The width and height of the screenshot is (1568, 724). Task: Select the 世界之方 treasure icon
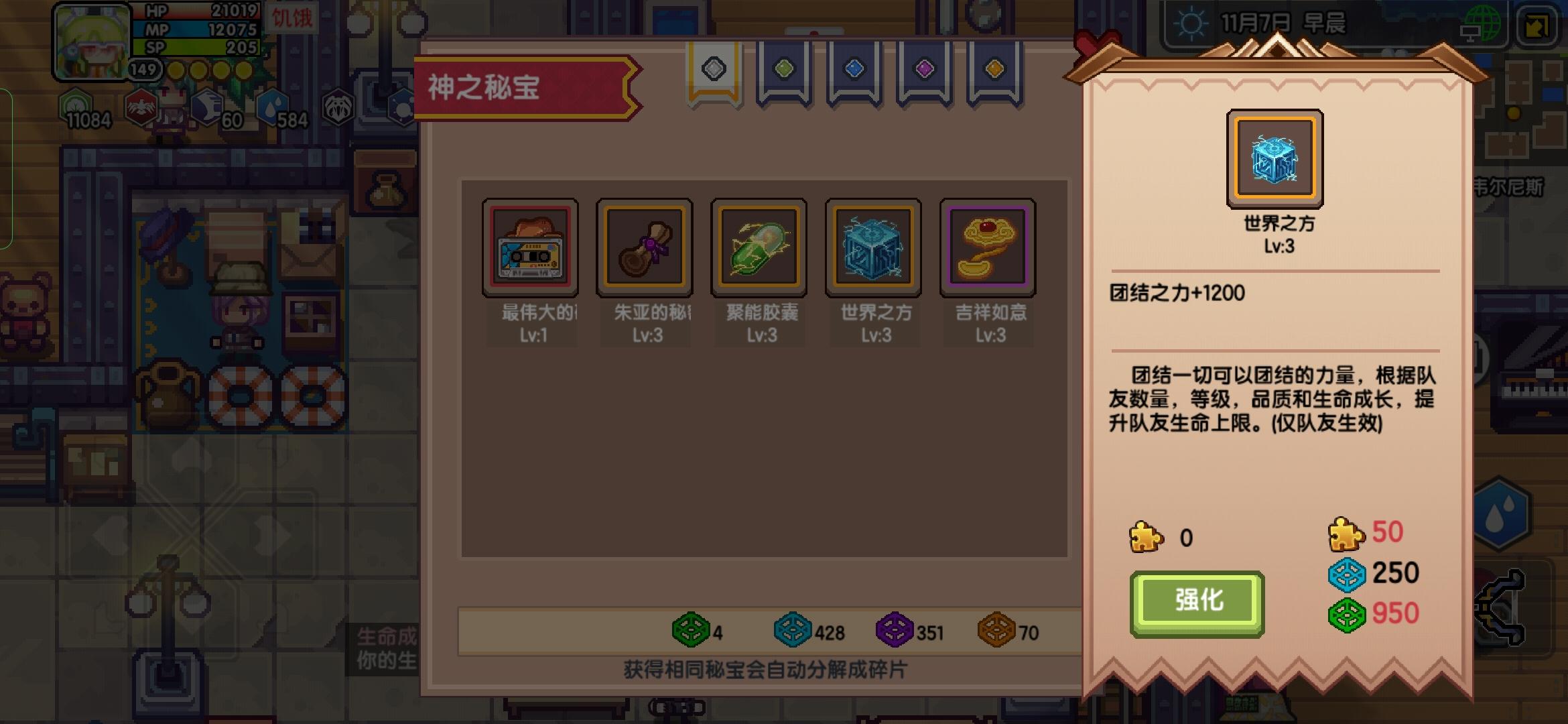tap(872, 247)
